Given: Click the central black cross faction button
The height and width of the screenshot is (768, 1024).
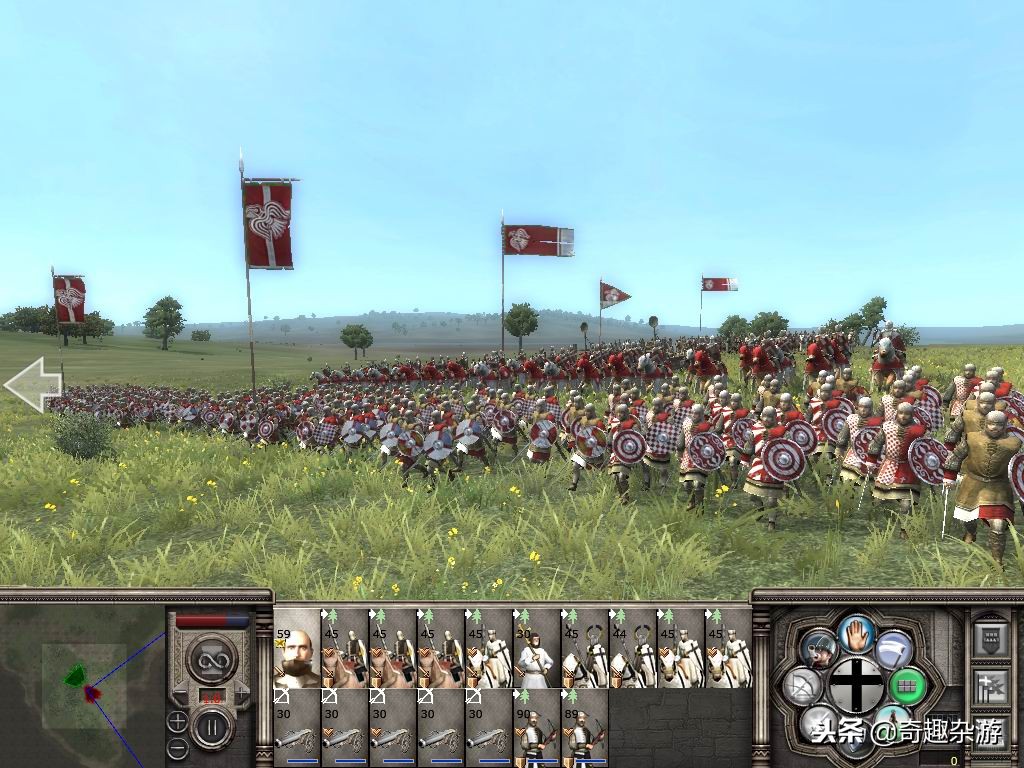Looking at the screenshot, I should (857, 686).
